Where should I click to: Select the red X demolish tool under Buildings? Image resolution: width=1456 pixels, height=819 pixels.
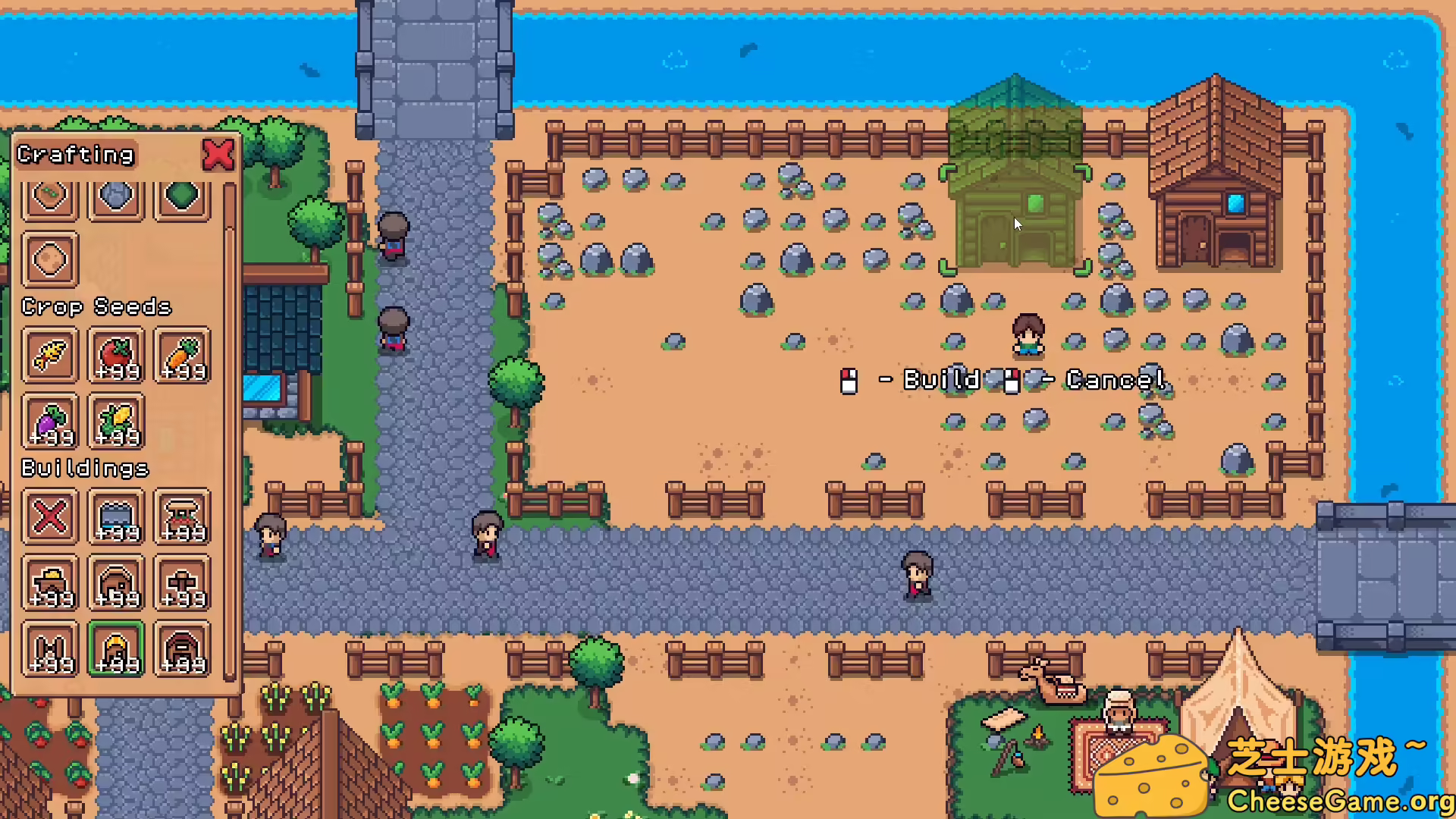tap(49, 518)
